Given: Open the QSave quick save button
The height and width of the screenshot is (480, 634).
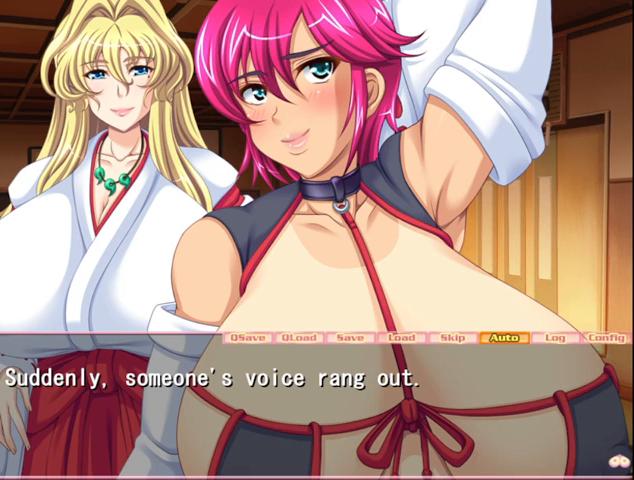Looking at the screenshot, I should tap(247, 338).
